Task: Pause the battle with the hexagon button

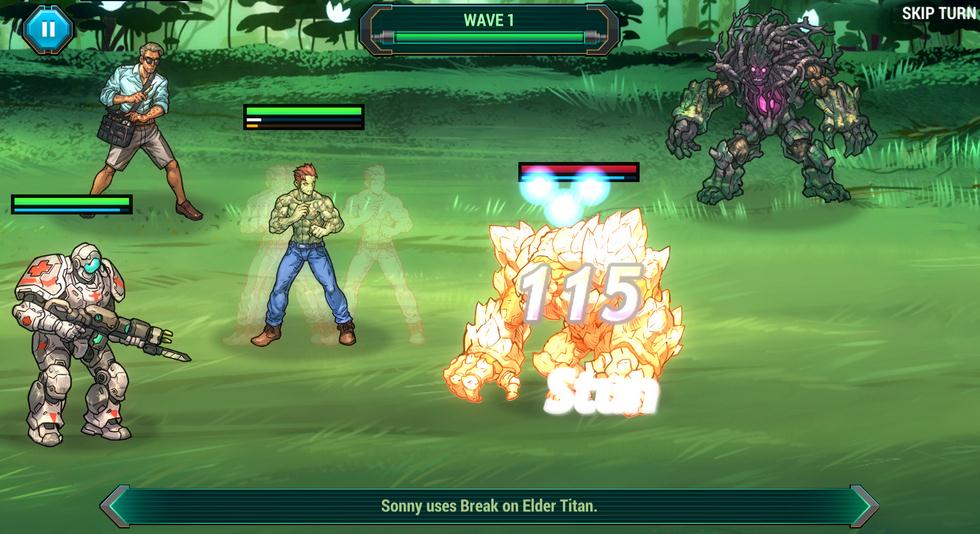Action: click(x=48, y=28)
